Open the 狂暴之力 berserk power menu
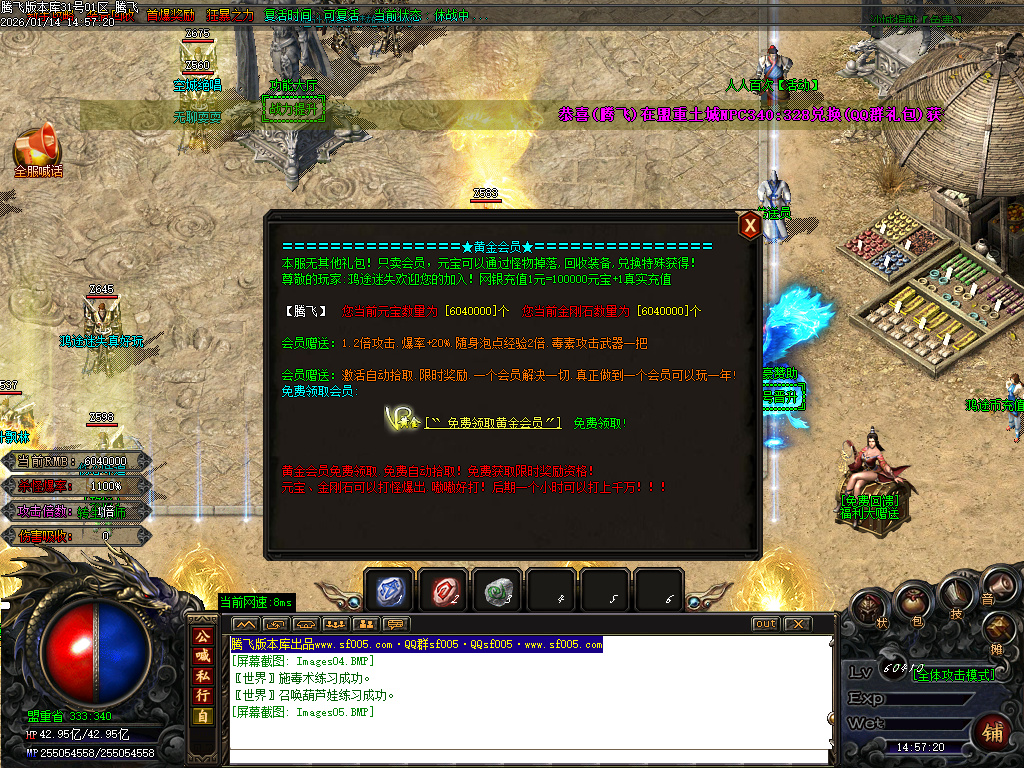Screen dimensions: 1024x768 (230, 16)
